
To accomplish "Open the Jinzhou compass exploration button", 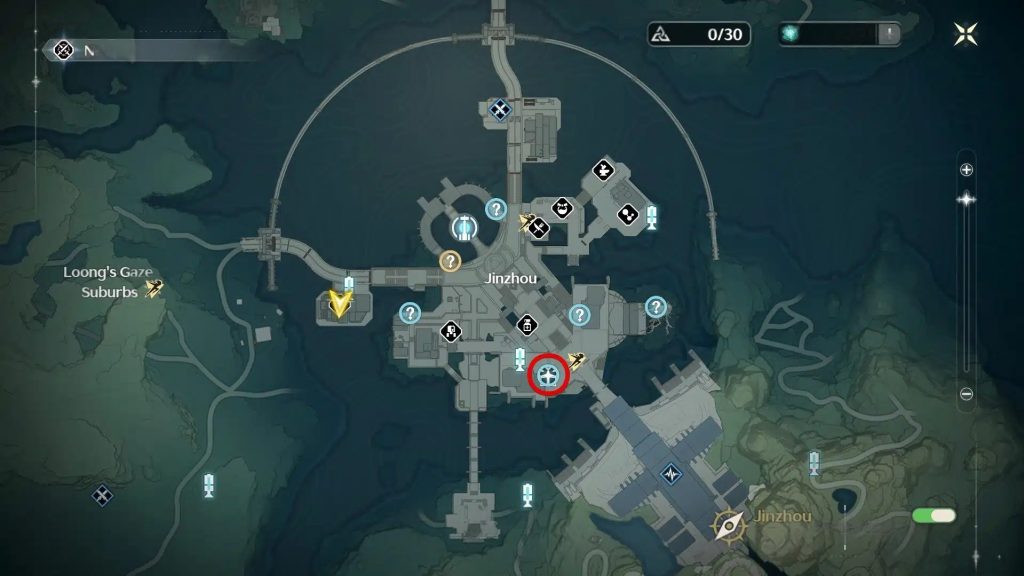I will (x=728, y=524).
